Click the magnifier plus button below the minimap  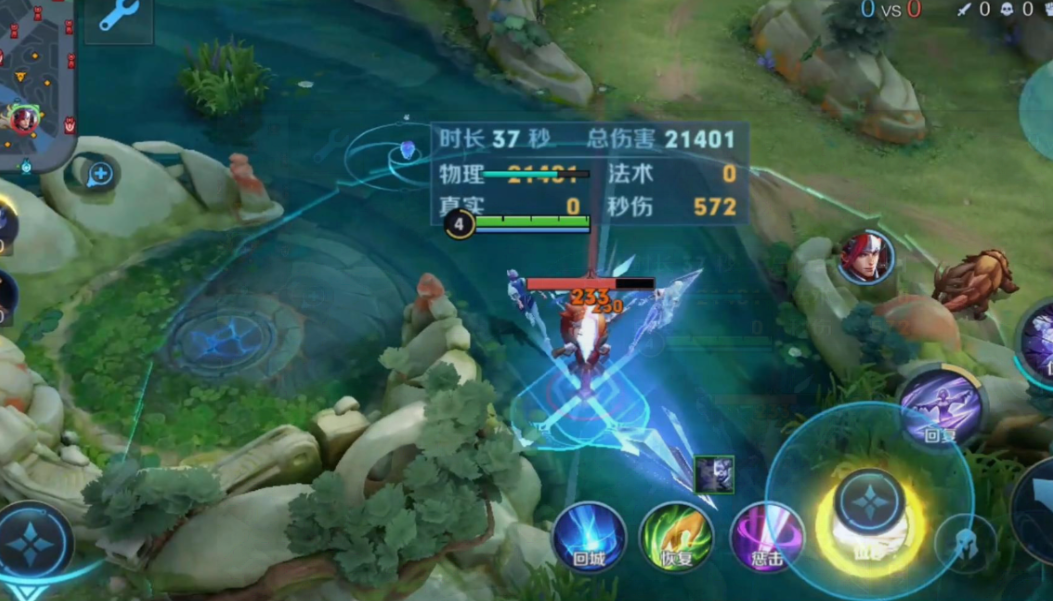point(99,175)
